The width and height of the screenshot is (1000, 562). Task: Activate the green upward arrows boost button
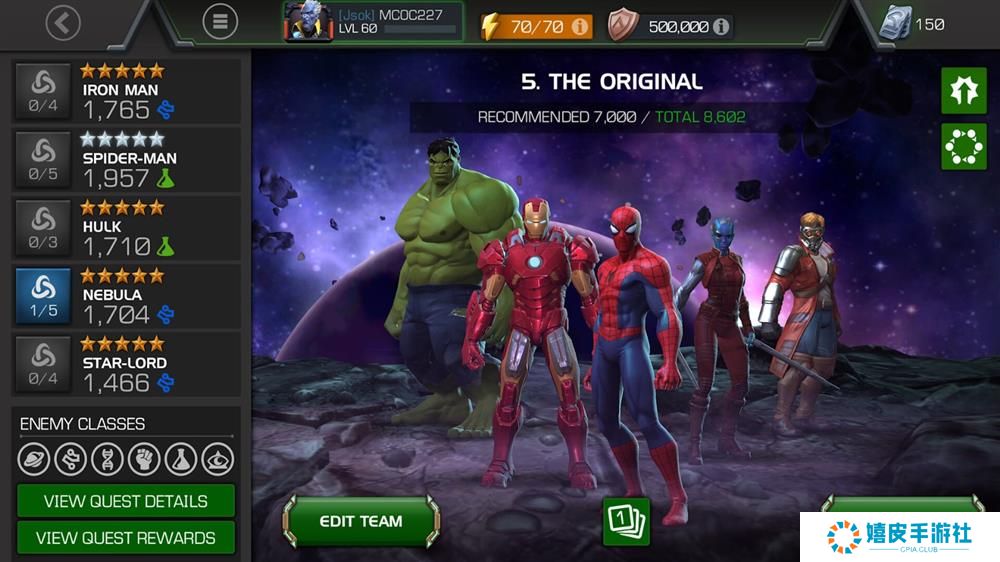pos(964,91)
